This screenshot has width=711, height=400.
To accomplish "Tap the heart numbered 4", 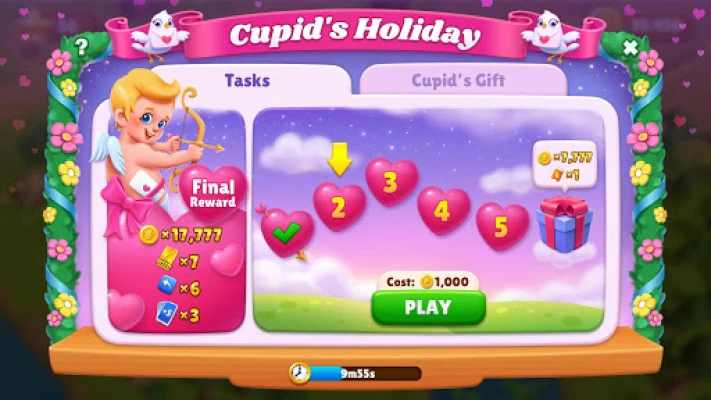I will point(443,211).
